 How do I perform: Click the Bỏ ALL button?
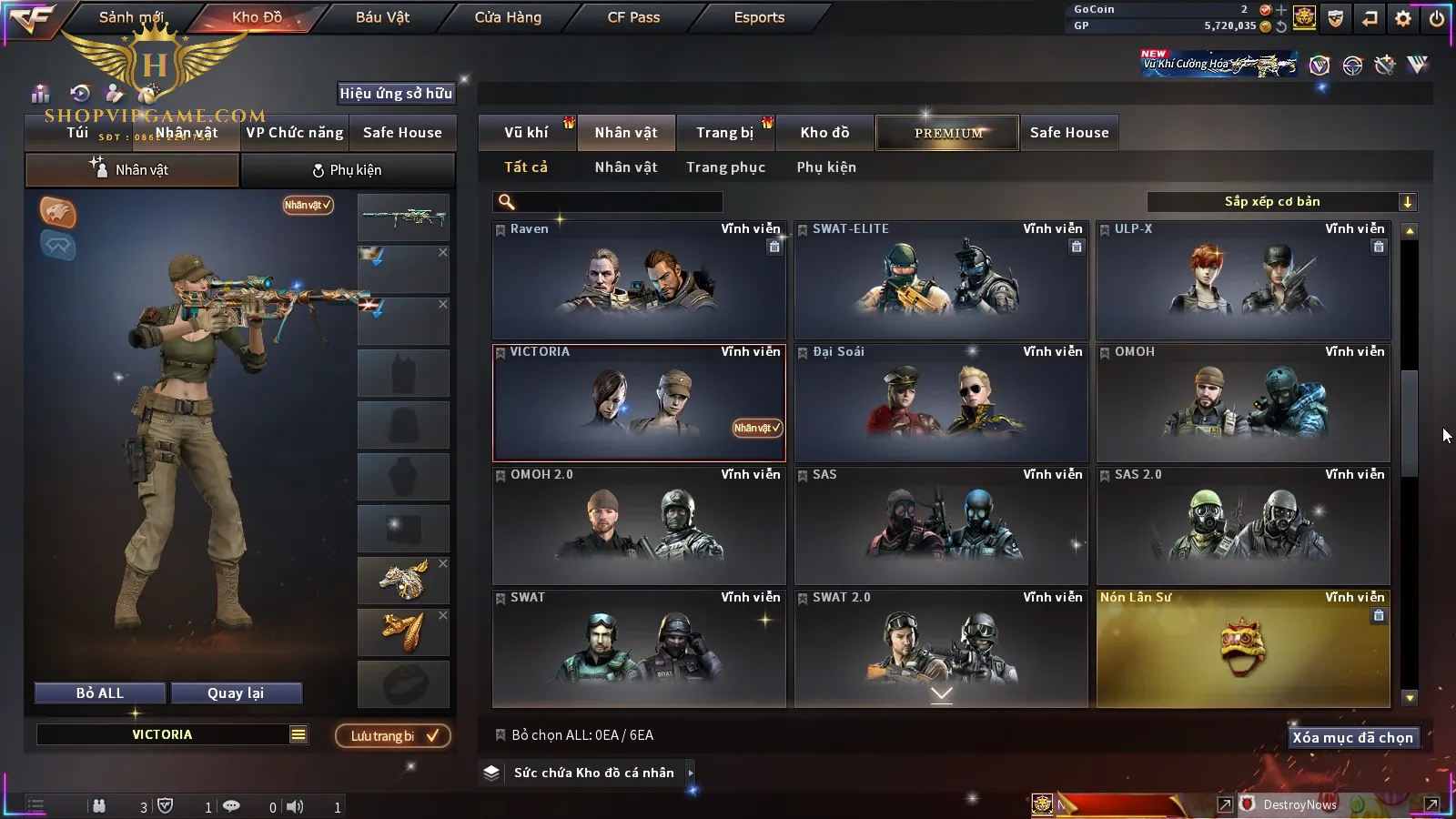click(100, 693)
